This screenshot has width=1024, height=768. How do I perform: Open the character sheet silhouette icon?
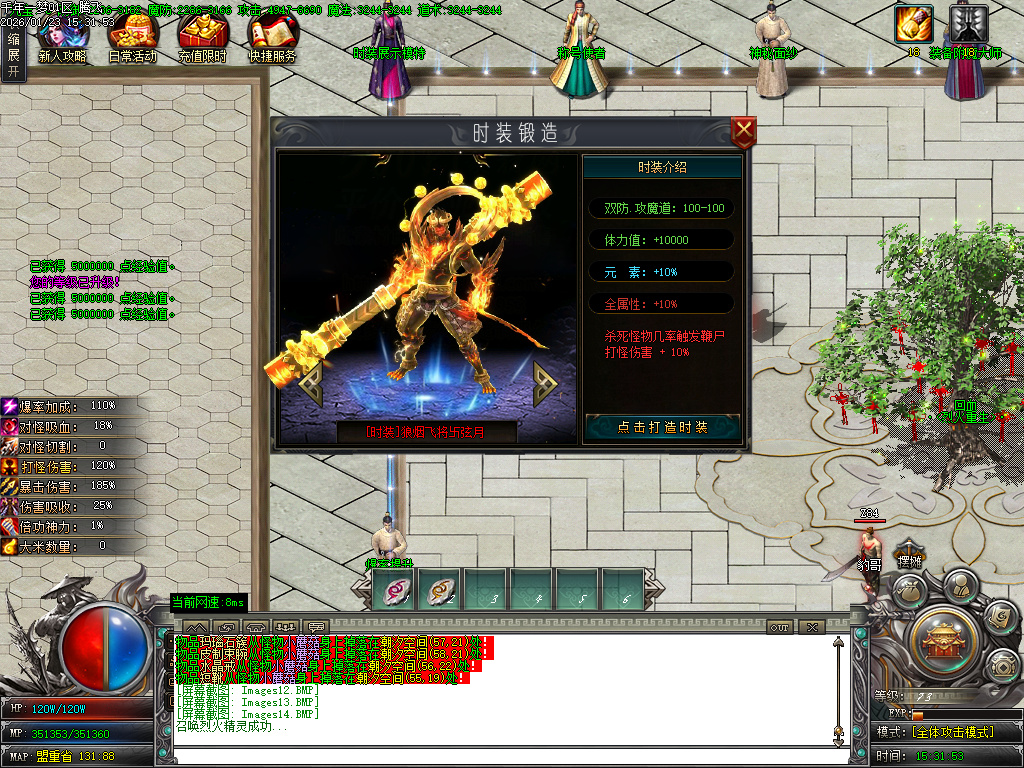tap(959, 584)
